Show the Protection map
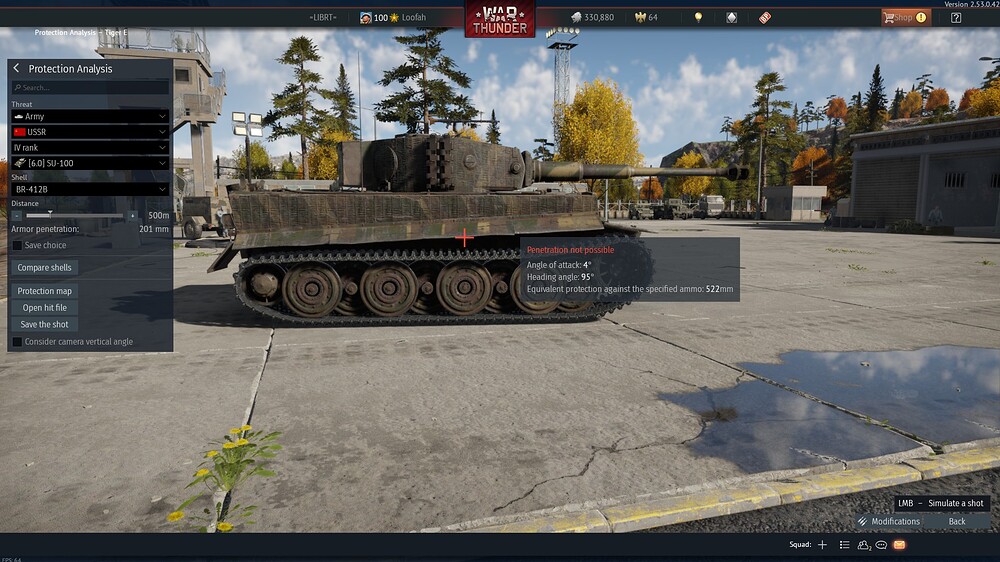Viewport: 1000px width, 562px height. click(x=45, y=291)
